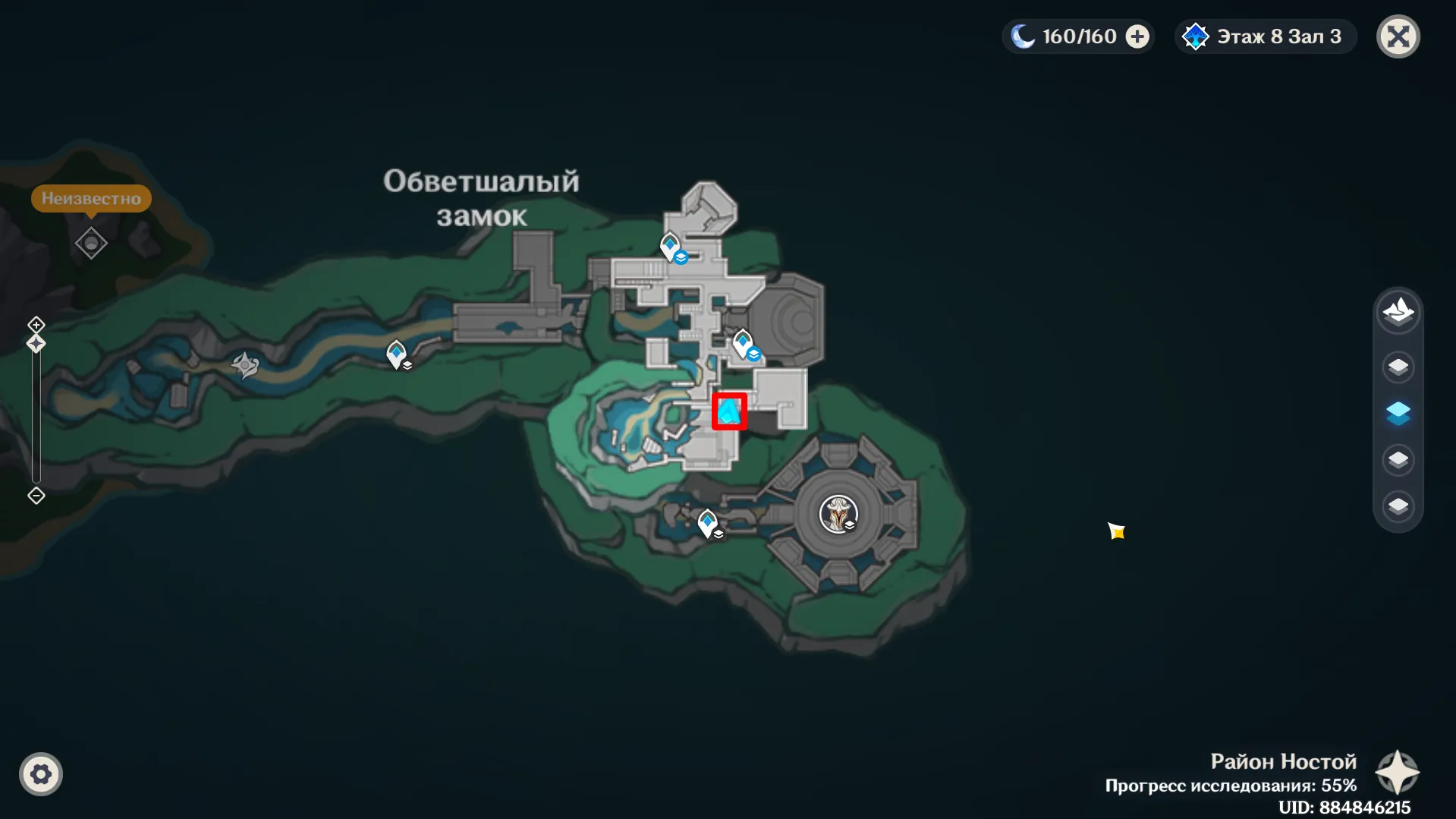This screenshot has height=819, width=1456.
Task: Open the Этаж 8 Зал 3 selector
Action: coord(1263,36)
